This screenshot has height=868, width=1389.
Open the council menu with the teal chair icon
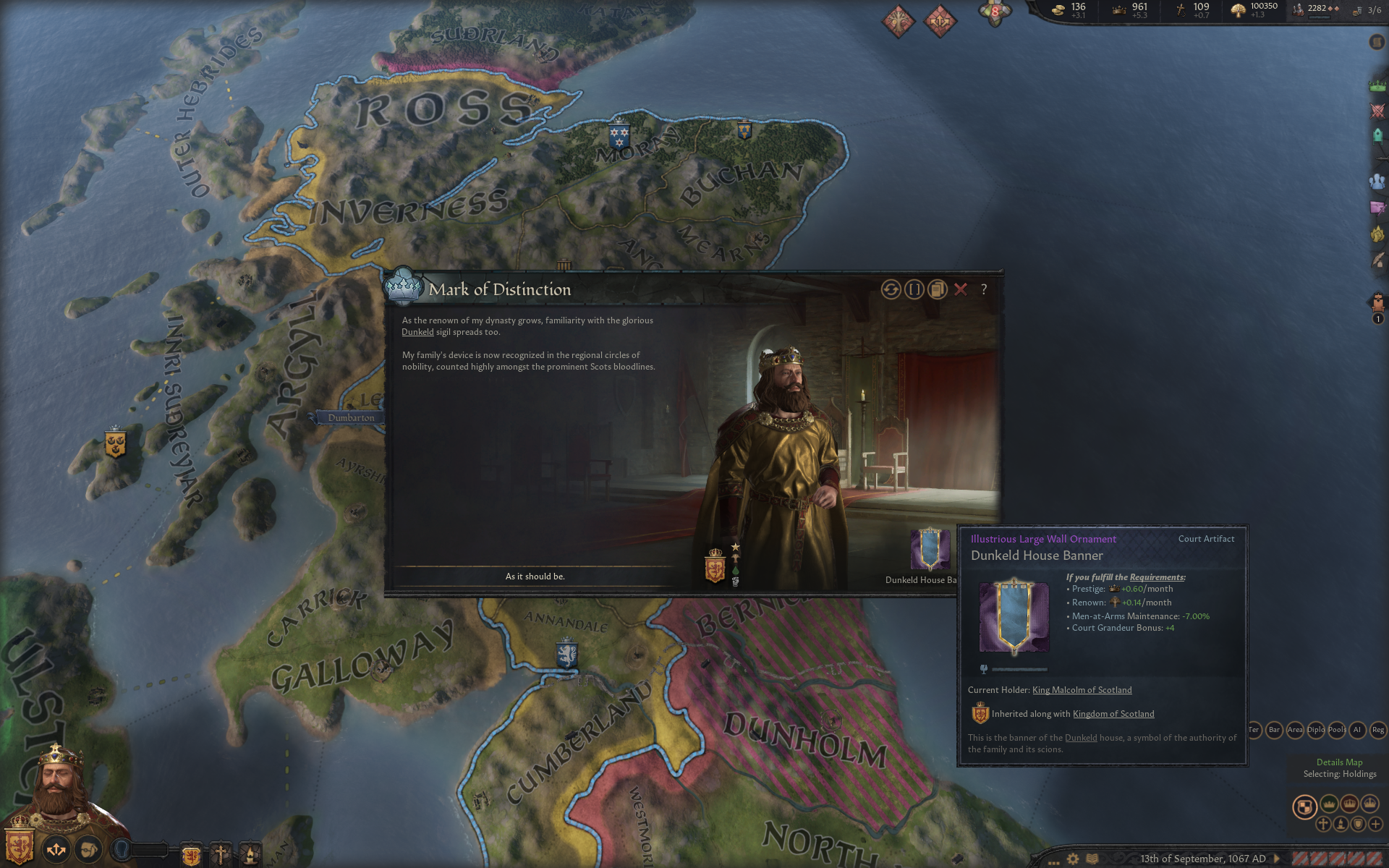pyautogui.click(x=1377, y=136)
